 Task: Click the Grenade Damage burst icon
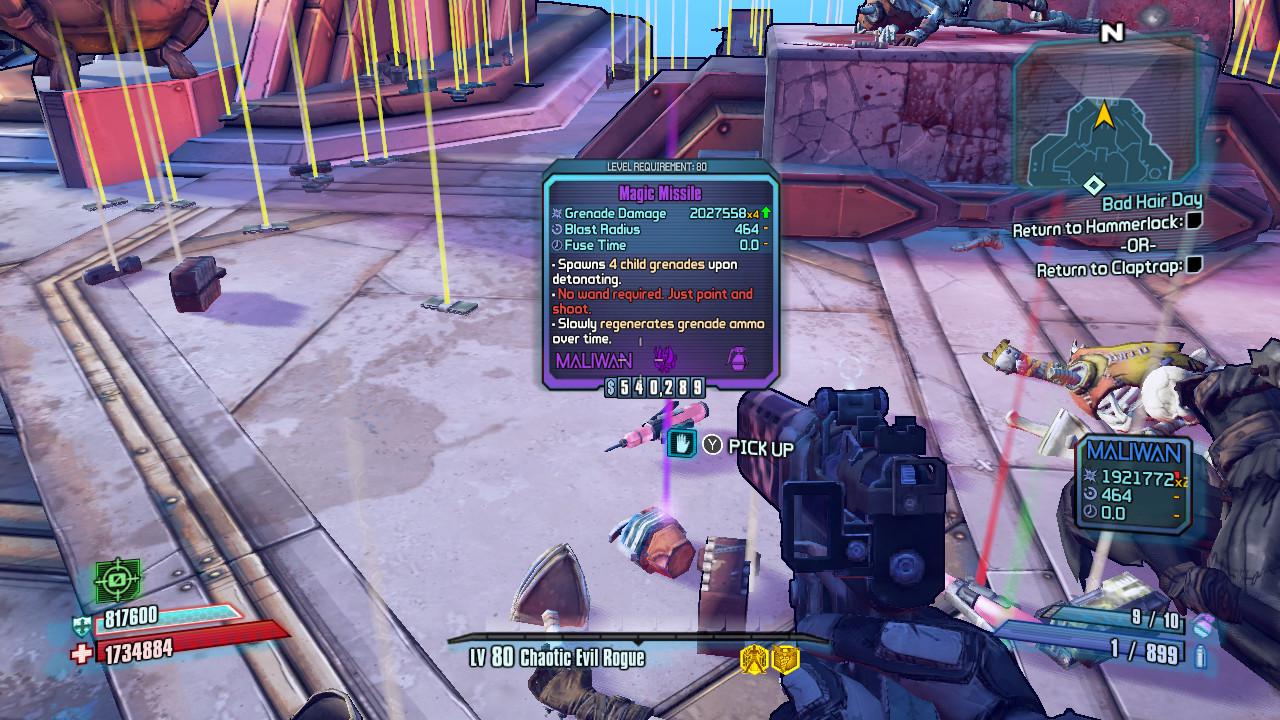[558, 213]
